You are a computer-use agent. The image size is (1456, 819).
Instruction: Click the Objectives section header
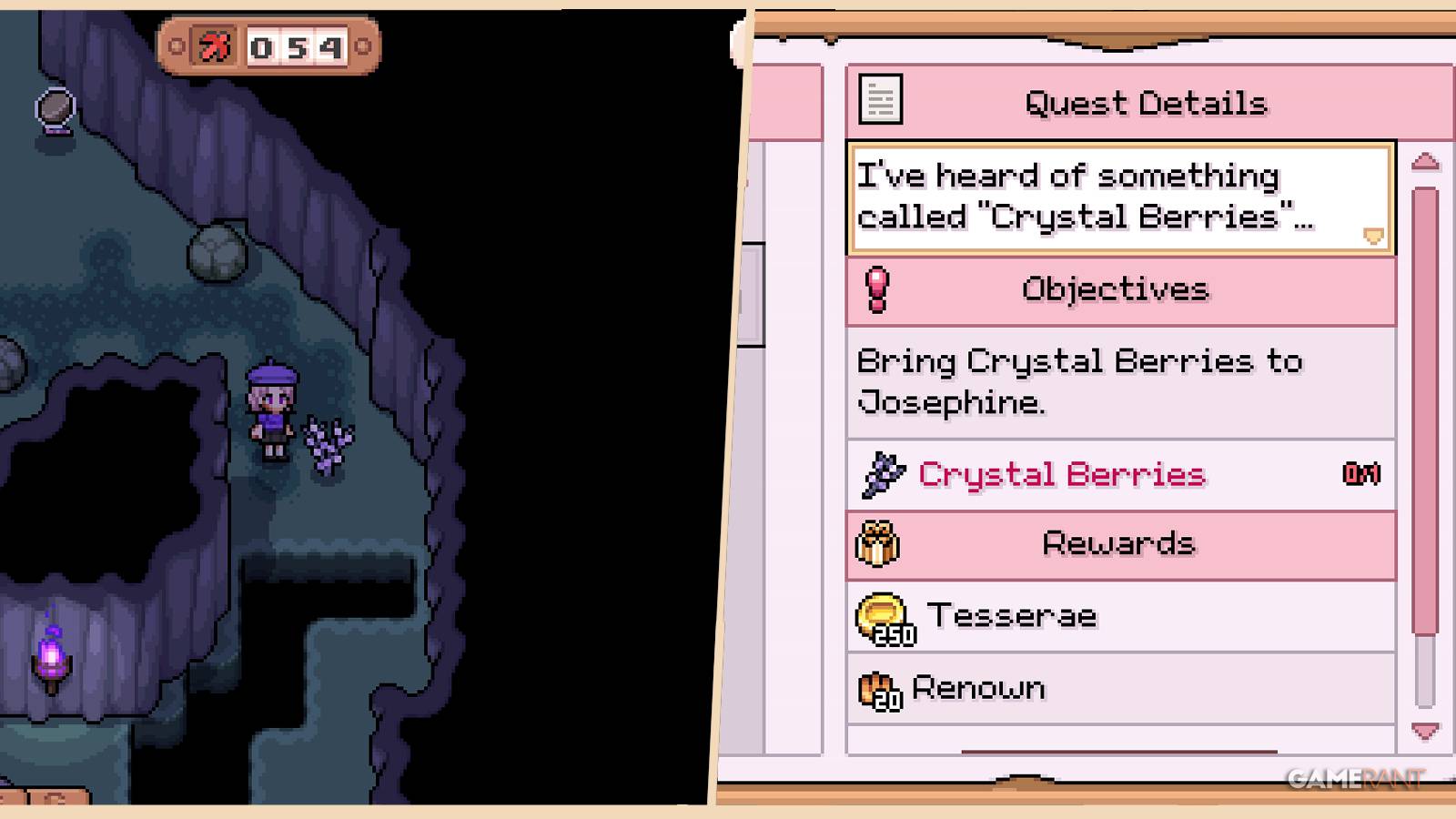click(x=1116, y=288)
